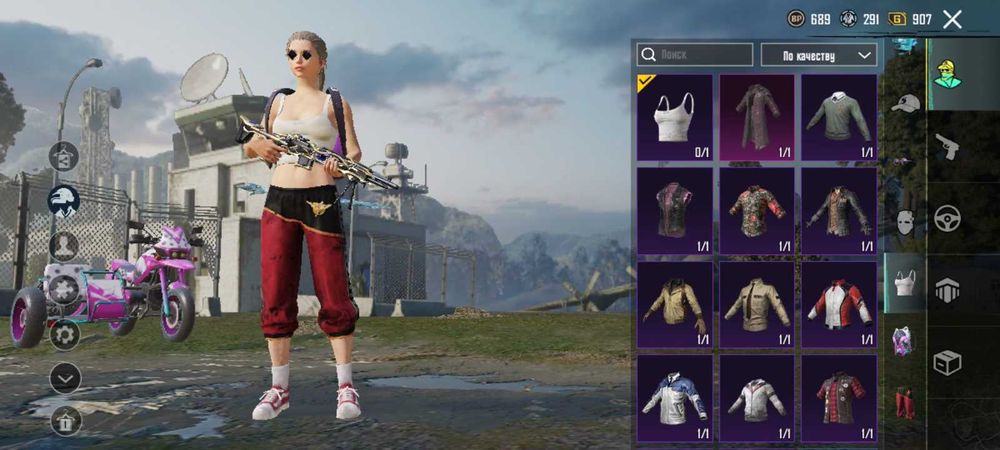Click the gear settings icon

click(64, 334)
